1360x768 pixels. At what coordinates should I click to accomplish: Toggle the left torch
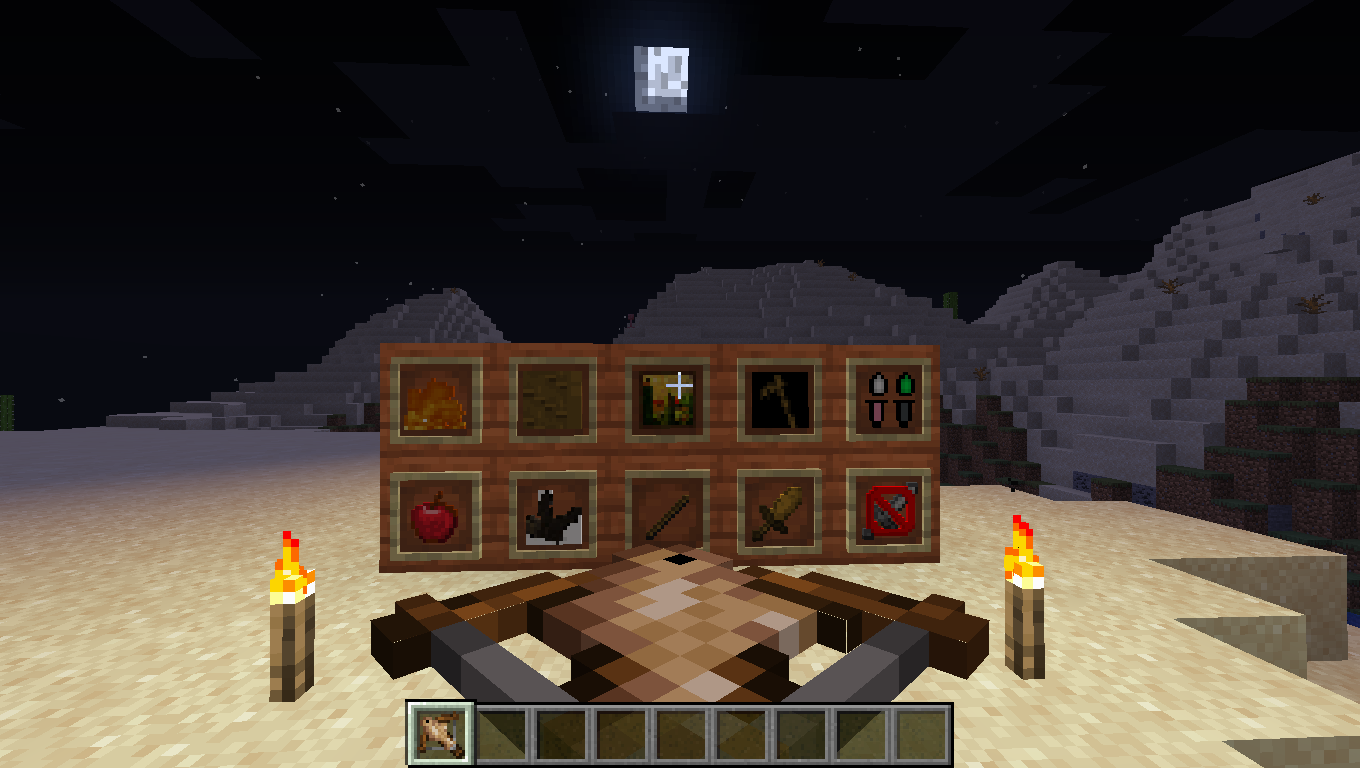(x=293, y=610)
